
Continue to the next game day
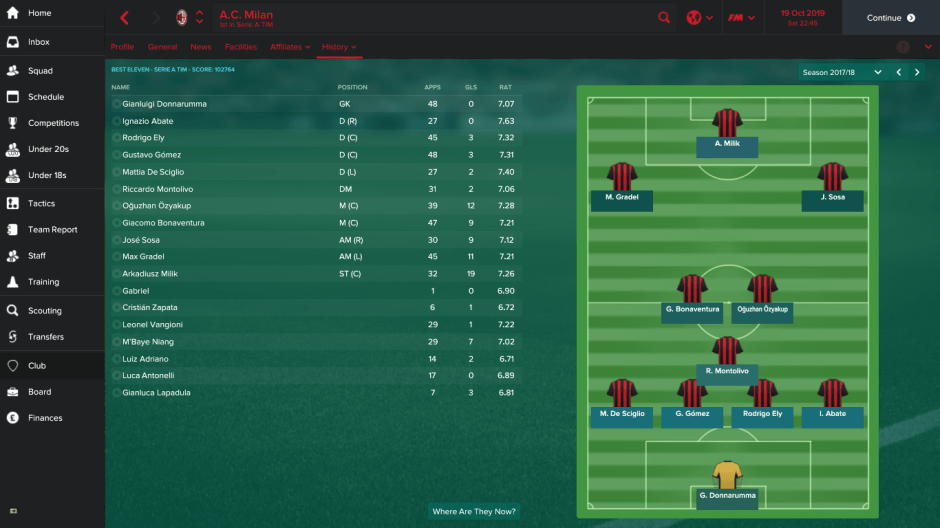(x=890, y=18)
